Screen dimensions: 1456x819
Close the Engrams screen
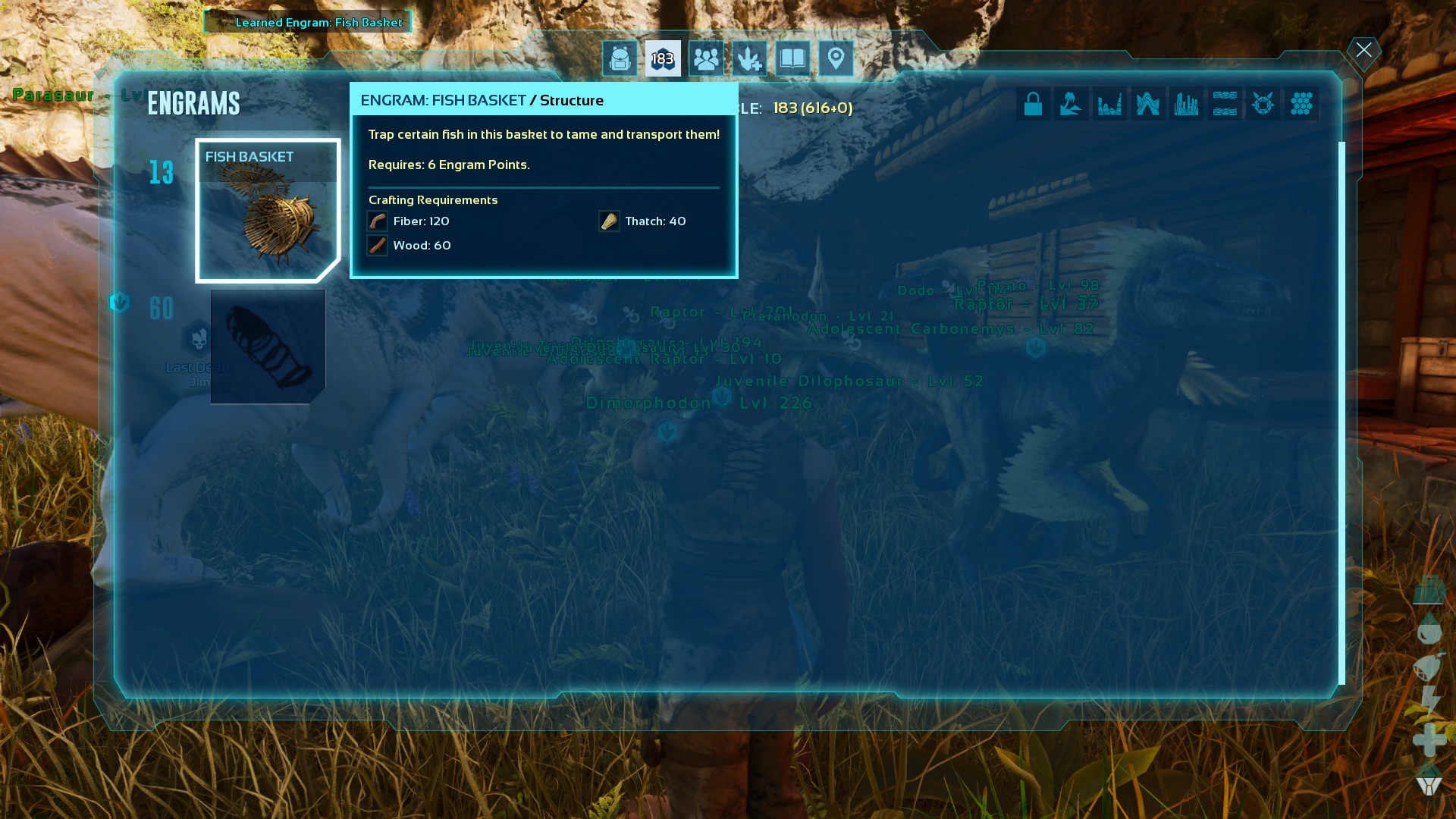point(1363,50)
